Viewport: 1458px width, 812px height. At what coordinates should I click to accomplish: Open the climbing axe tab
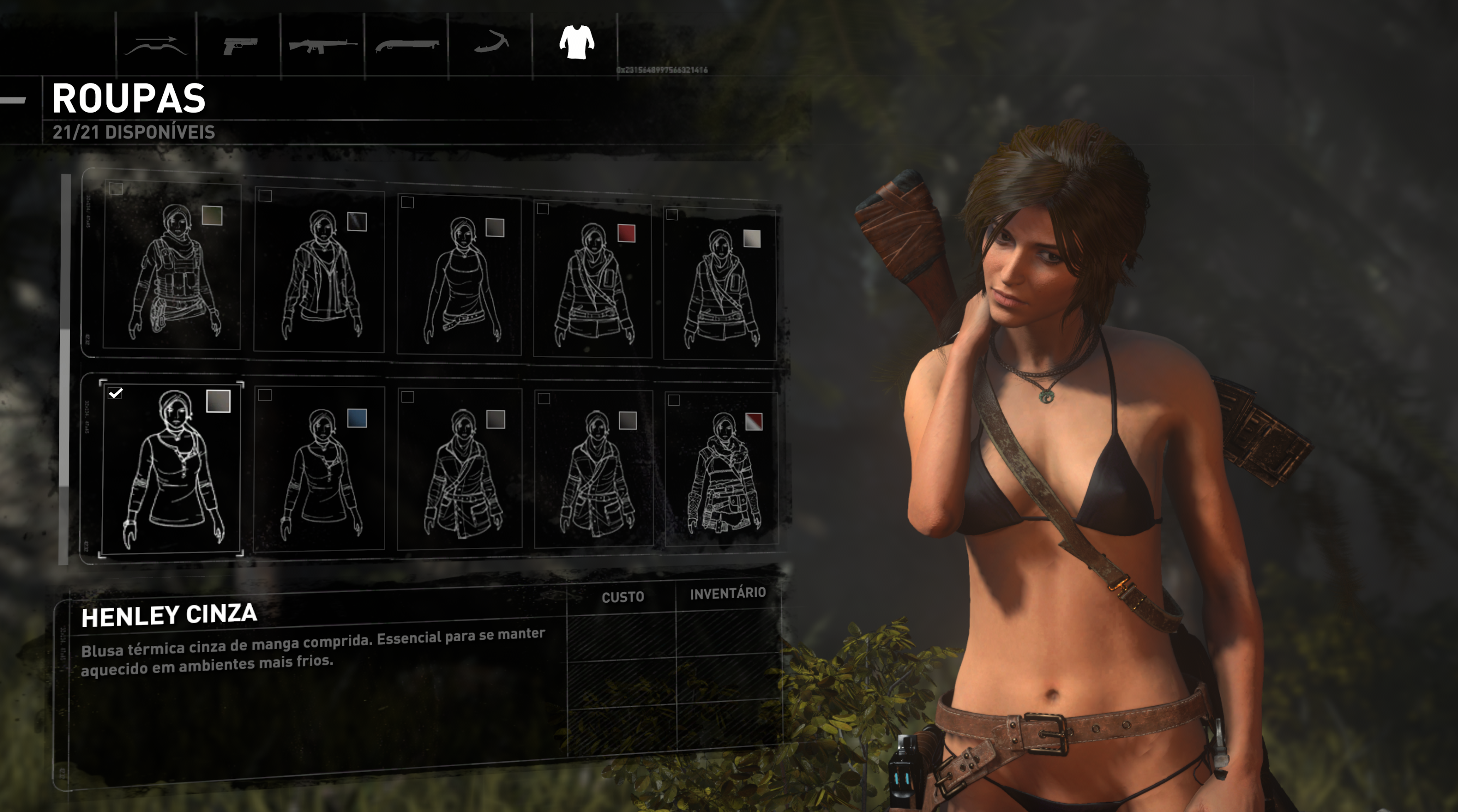(491, 43)
